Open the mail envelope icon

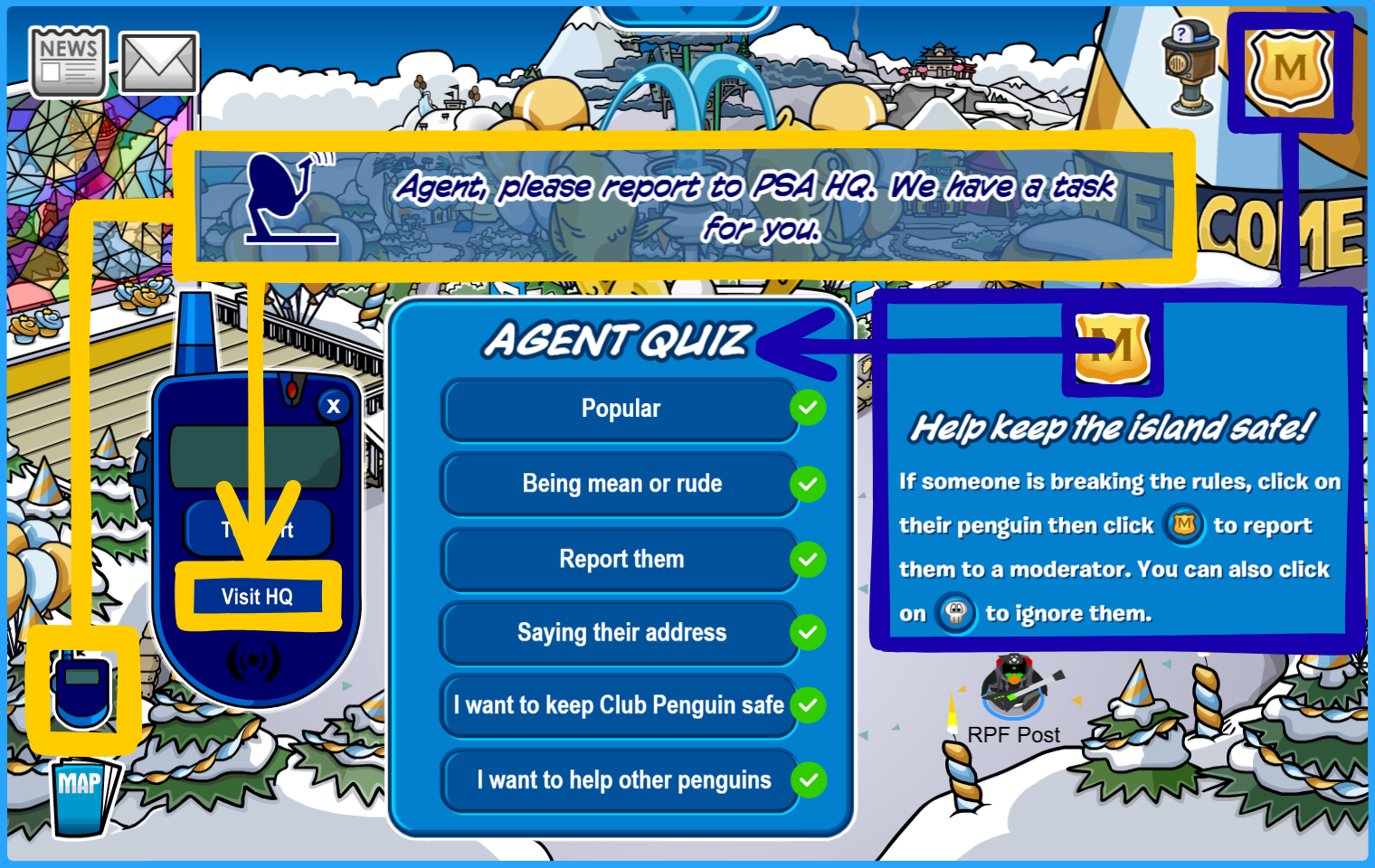159,63
